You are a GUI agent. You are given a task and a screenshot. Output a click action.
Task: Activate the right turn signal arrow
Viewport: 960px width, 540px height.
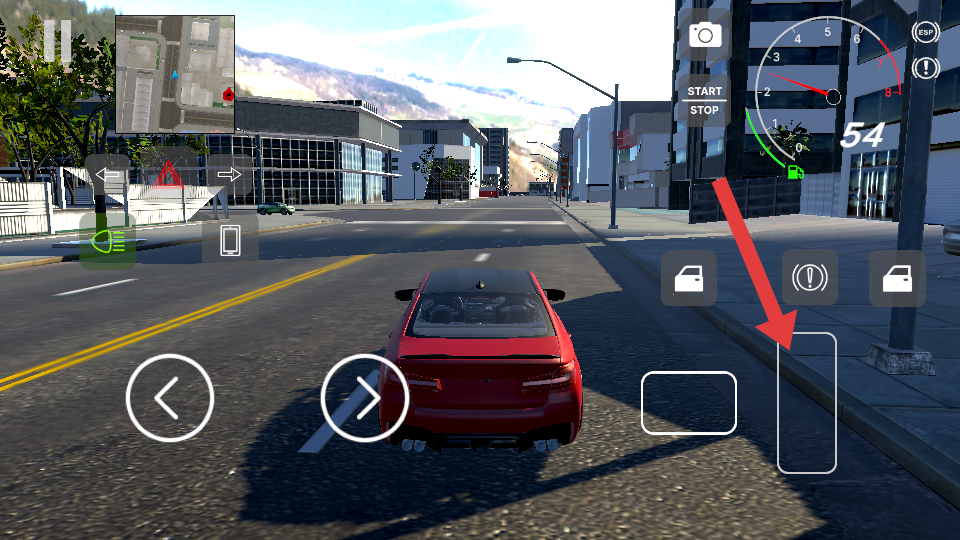(229, 175)
